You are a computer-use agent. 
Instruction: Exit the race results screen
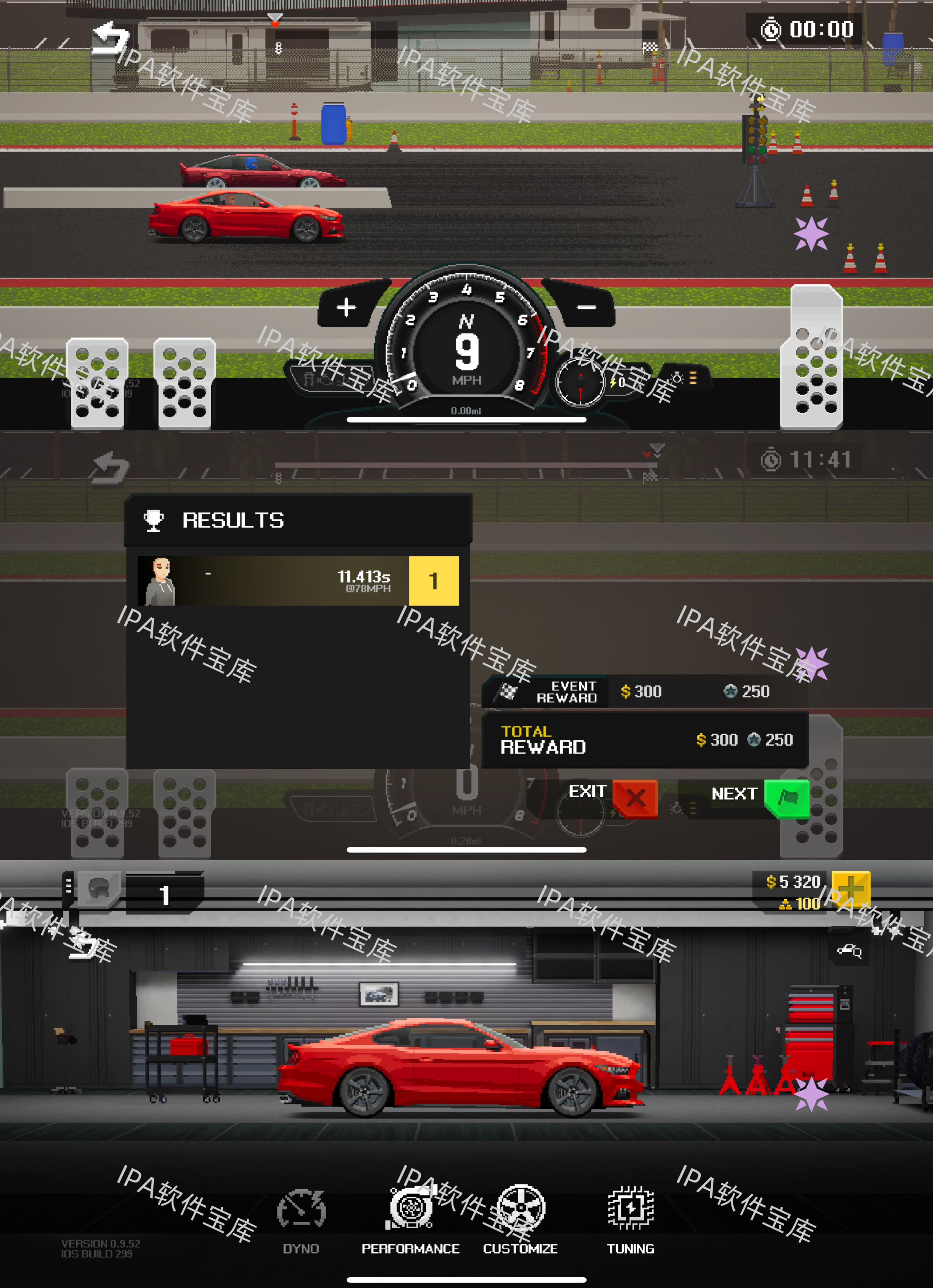(634, 797)
